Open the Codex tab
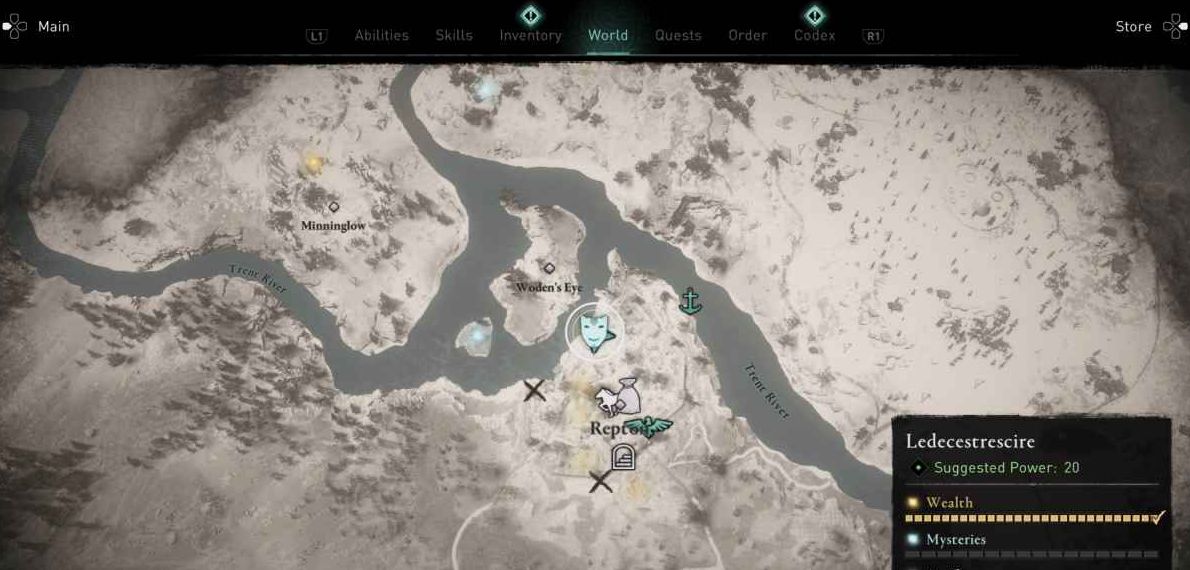1190x570 pixels. coord(814,35)
